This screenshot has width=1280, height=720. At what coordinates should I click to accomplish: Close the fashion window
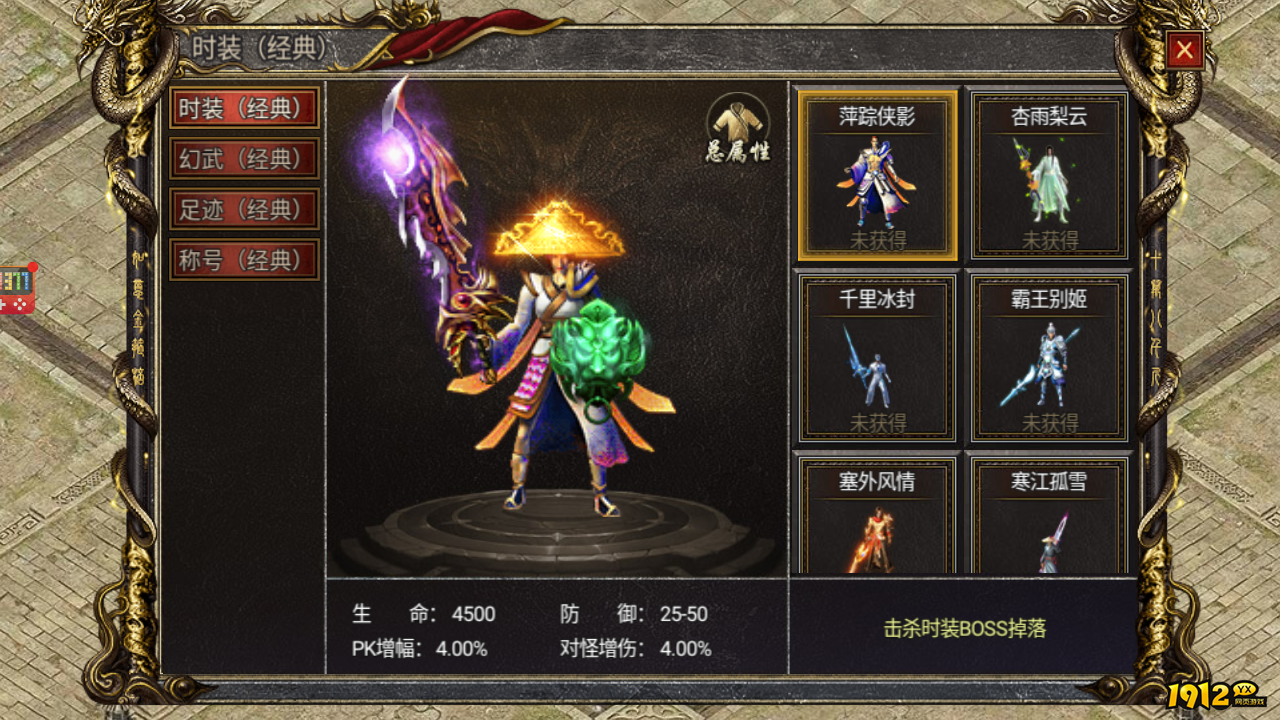click(1184, 50)
